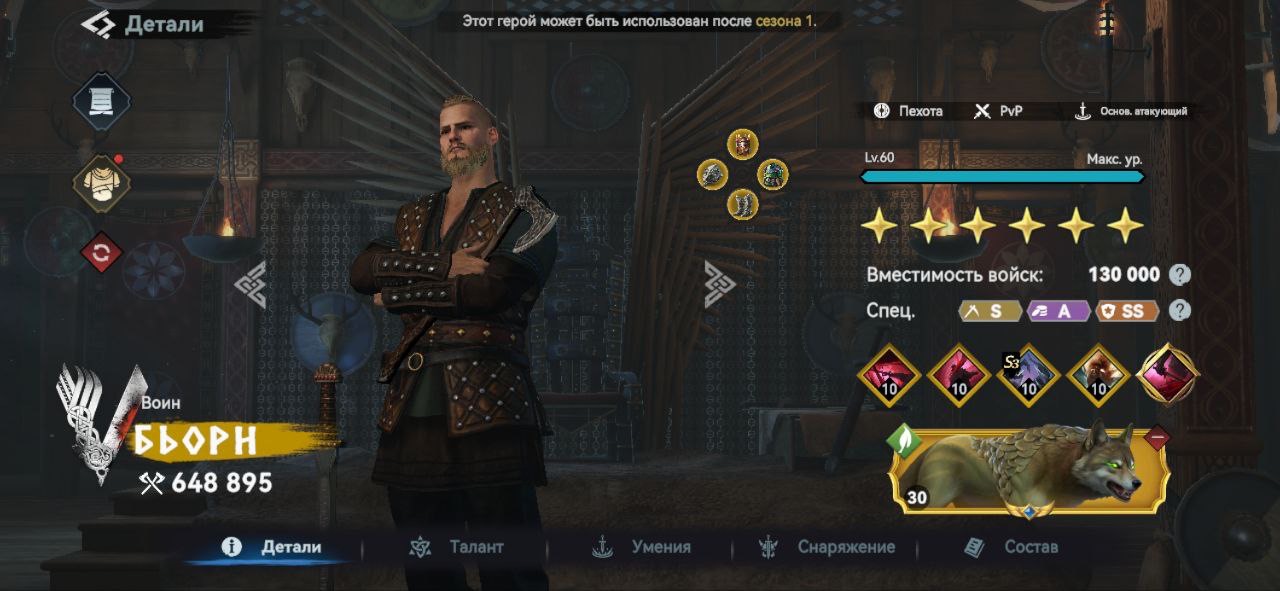
Task: Show the next hero with the right arrow
Action: coord(719,284)
